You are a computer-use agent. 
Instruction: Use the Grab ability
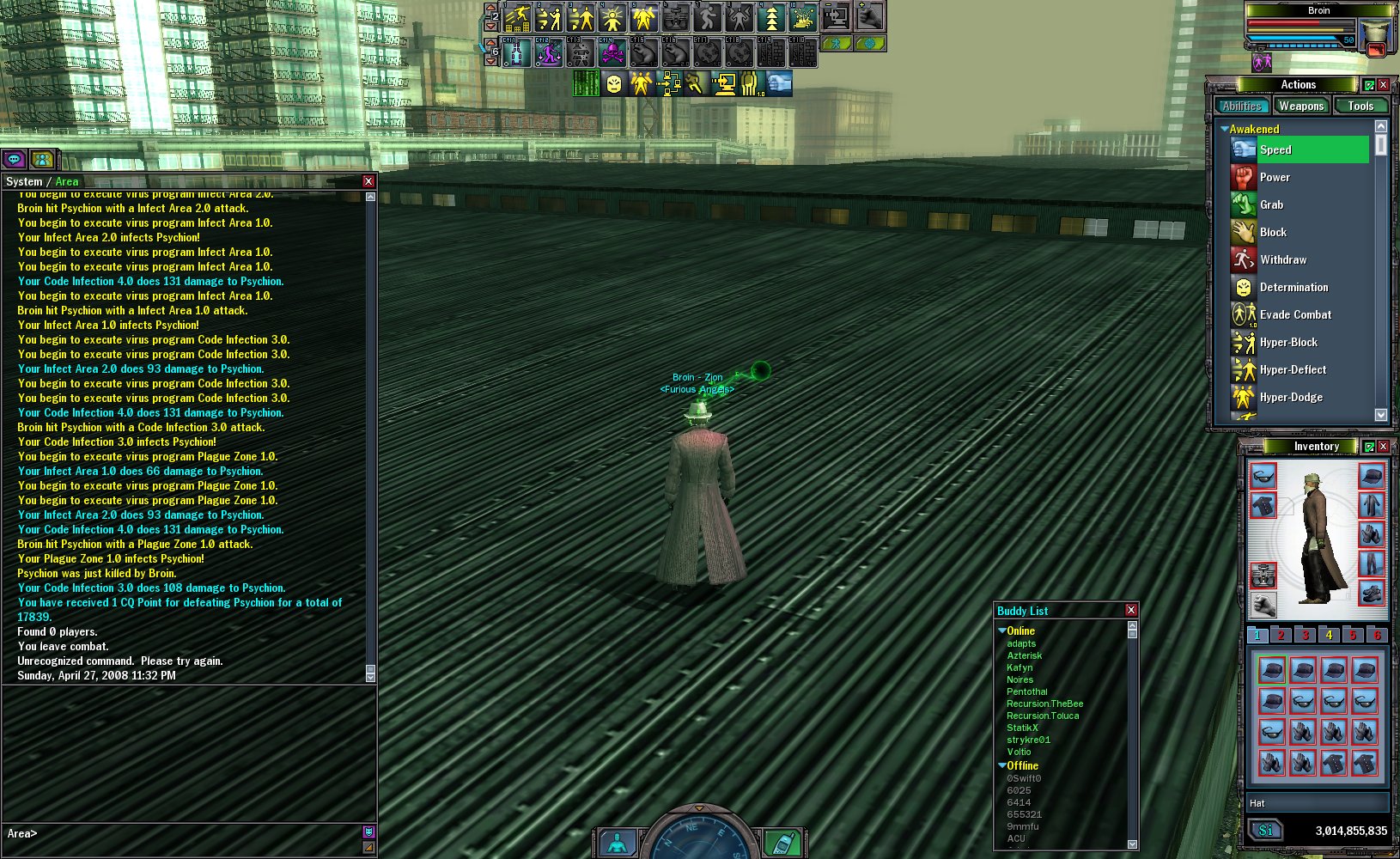point(1271,204)
